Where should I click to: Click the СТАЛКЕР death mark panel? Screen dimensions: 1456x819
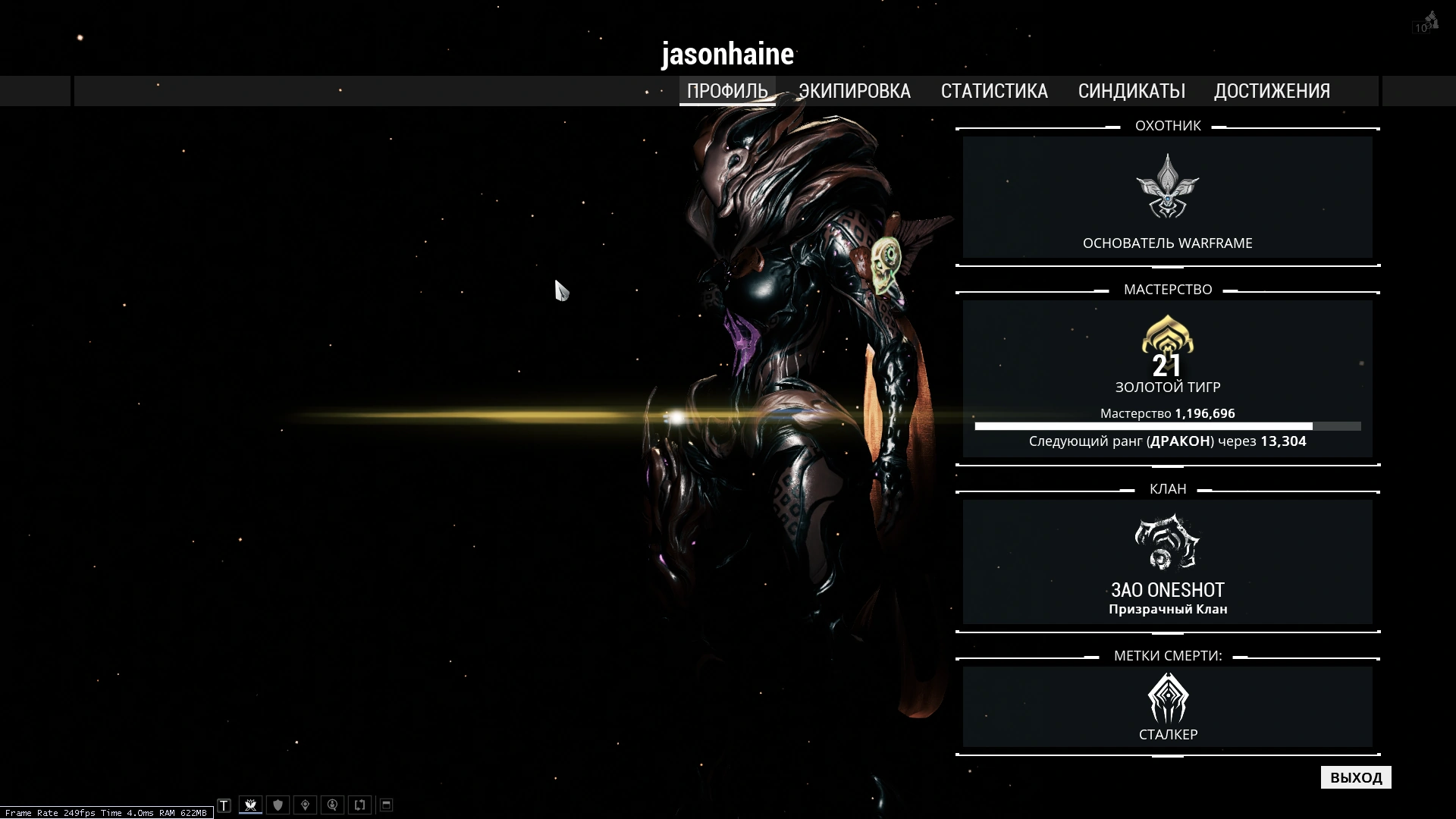tap(1168, 707)
